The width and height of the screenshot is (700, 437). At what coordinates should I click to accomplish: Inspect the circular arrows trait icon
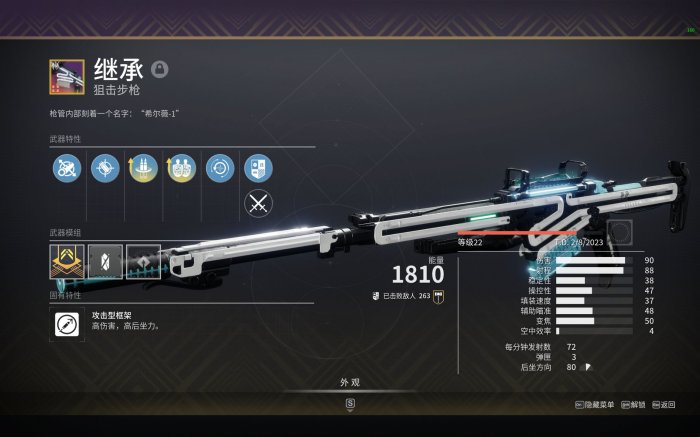coord(219,168)
